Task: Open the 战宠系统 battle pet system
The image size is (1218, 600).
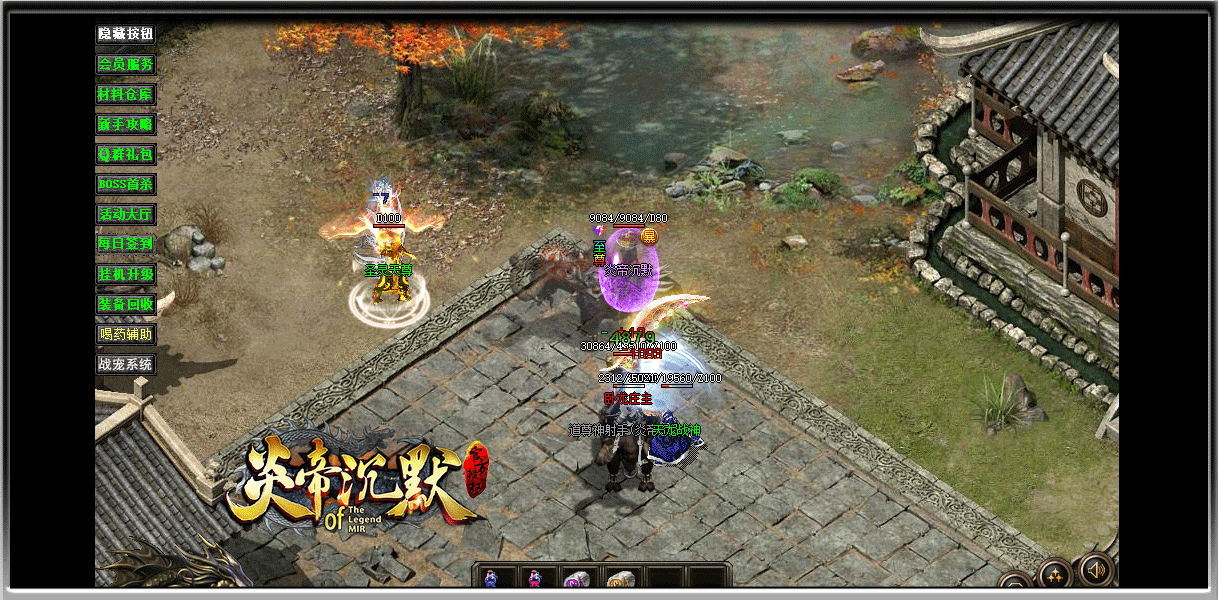Action: tap(126, 364)
